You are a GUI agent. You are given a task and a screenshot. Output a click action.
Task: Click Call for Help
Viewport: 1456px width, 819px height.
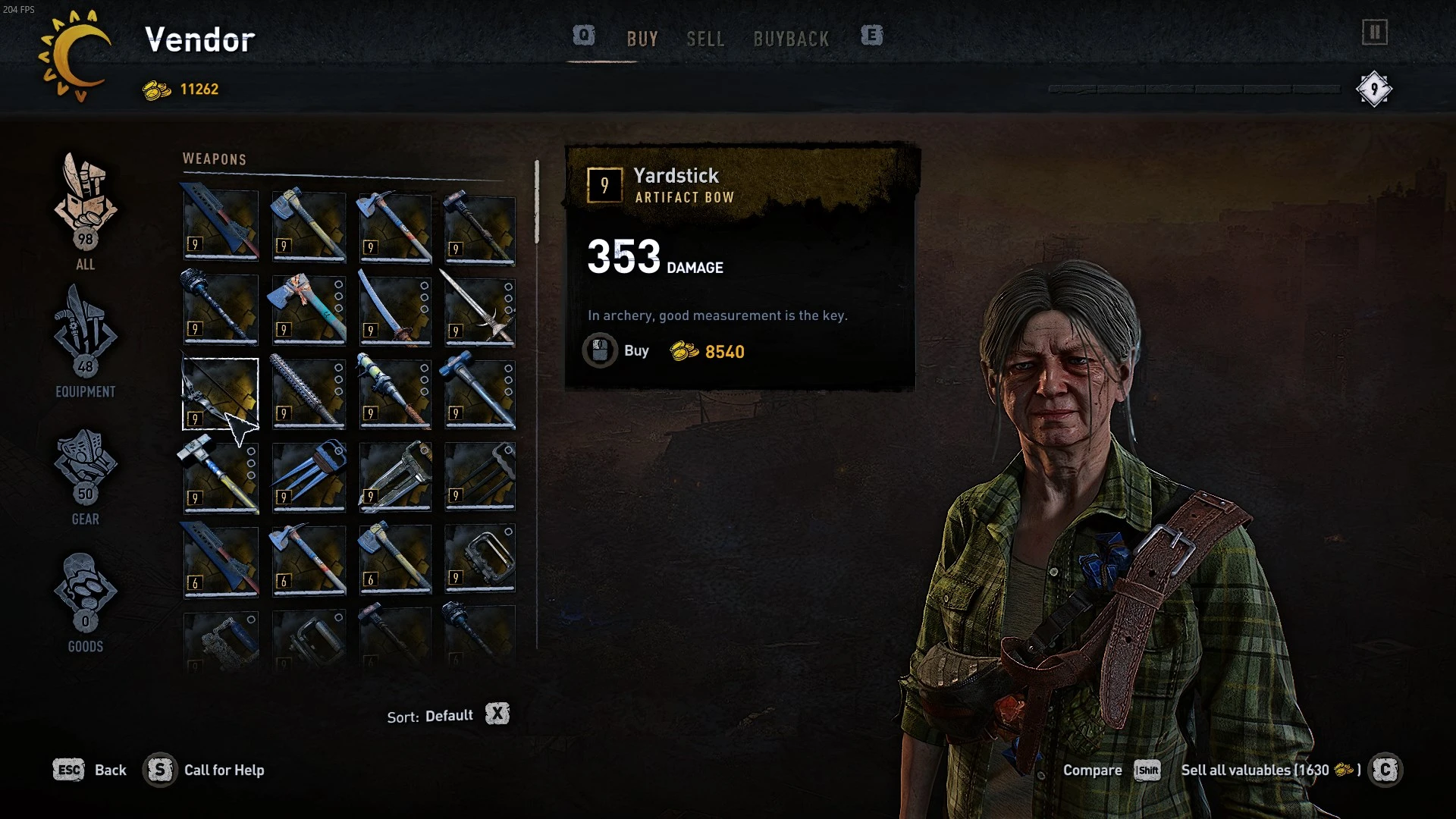click(x=224, y=770)
